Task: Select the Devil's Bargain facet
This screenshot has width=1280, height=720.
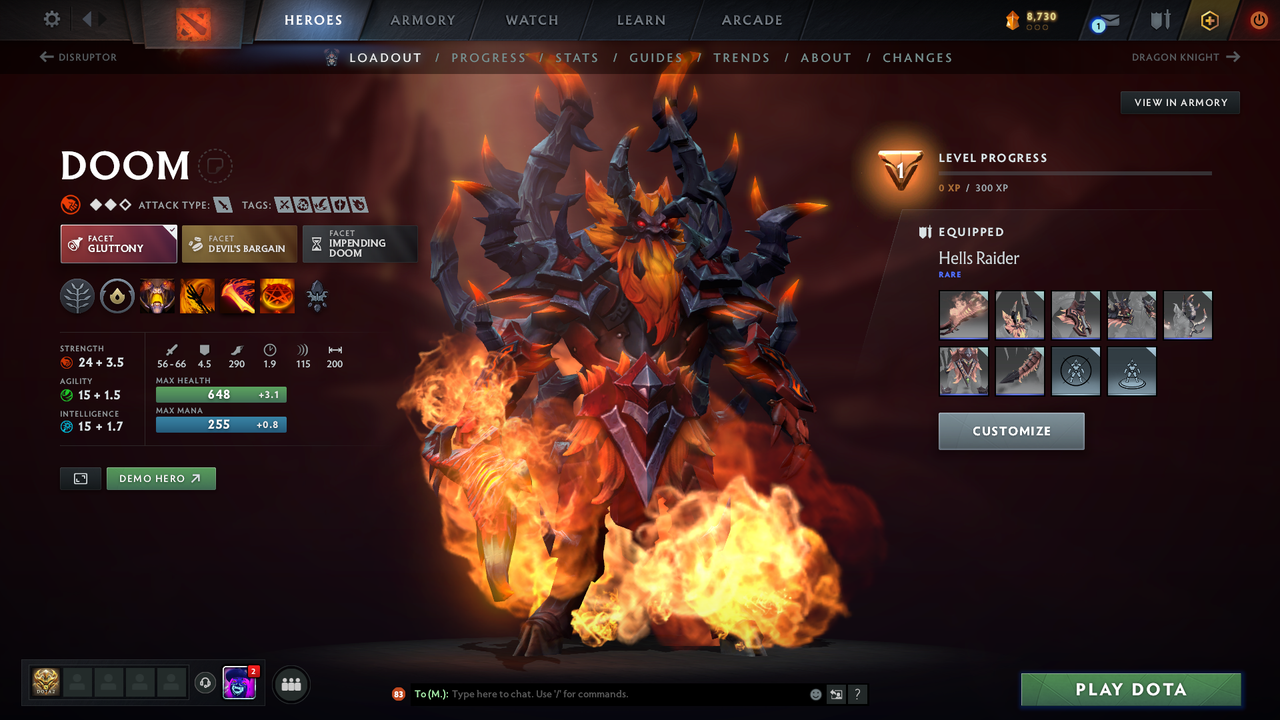Action: point(239,243)
